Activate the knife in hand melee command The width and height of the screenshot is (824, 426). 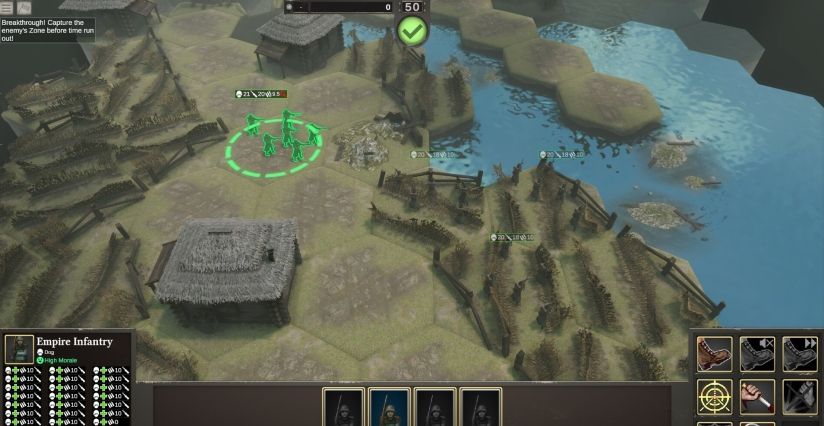point(757,397)
